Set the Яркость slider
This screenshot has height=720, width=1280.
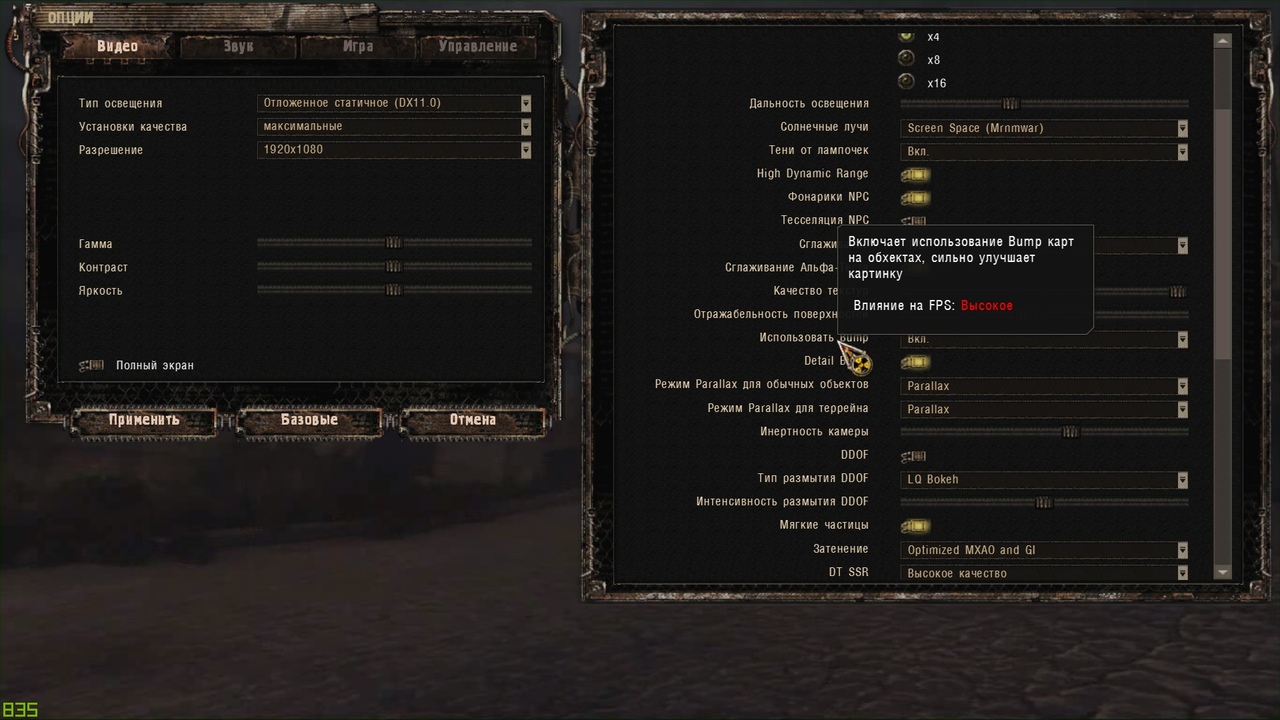[394, 290]
